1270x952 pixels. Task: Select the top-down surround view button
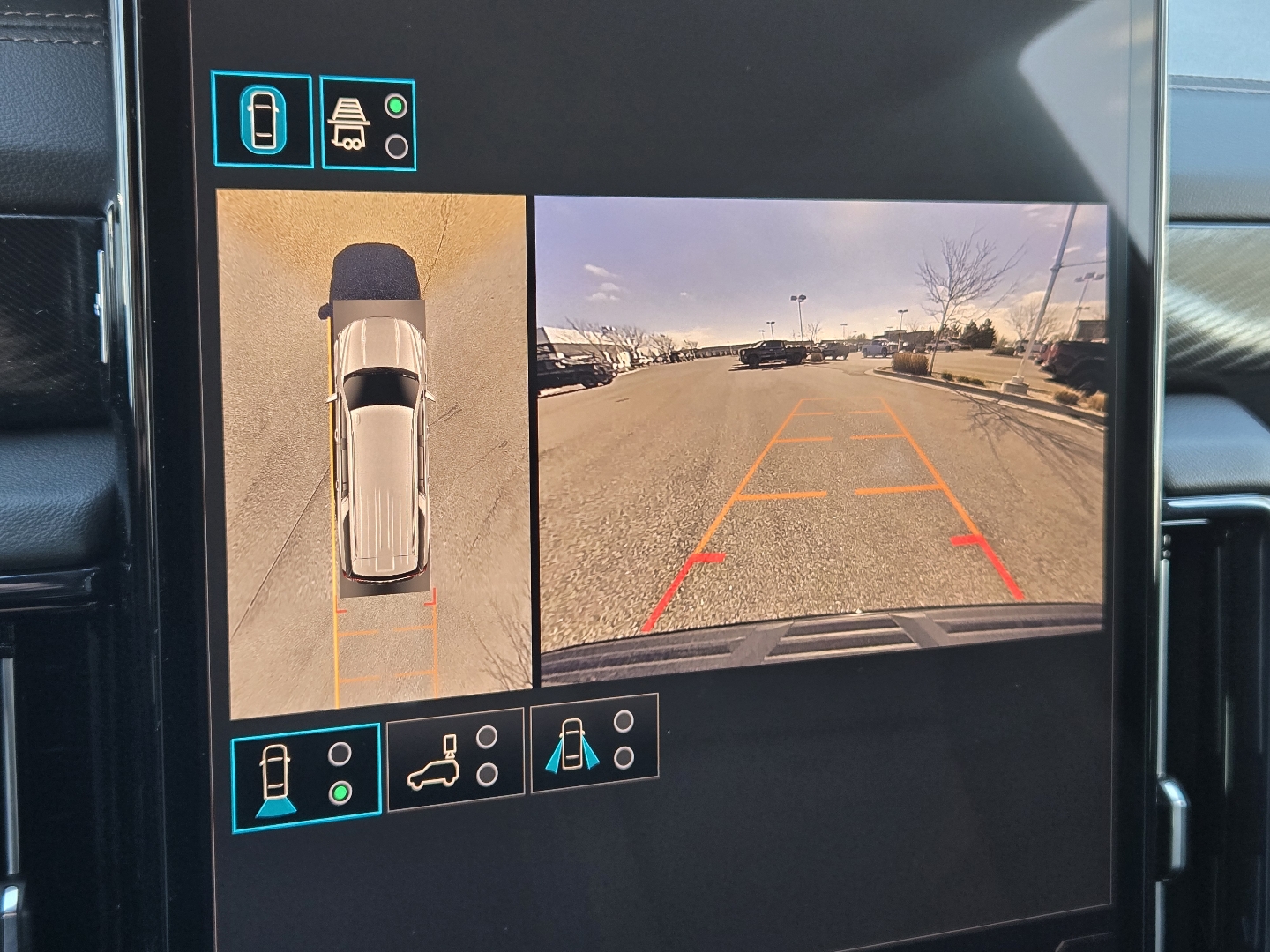pos(262,120)
